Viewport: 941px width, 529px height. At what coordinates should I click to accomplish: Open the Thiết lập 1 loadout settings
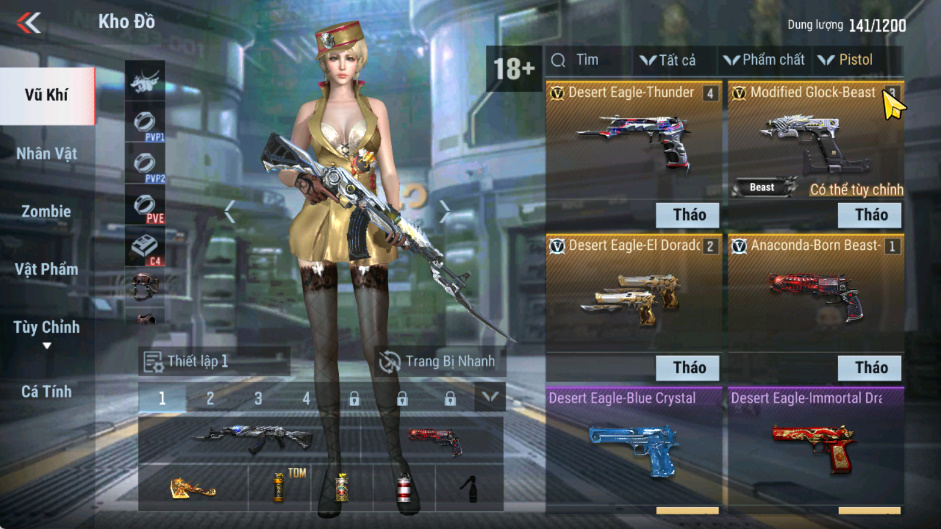[215, 361]
